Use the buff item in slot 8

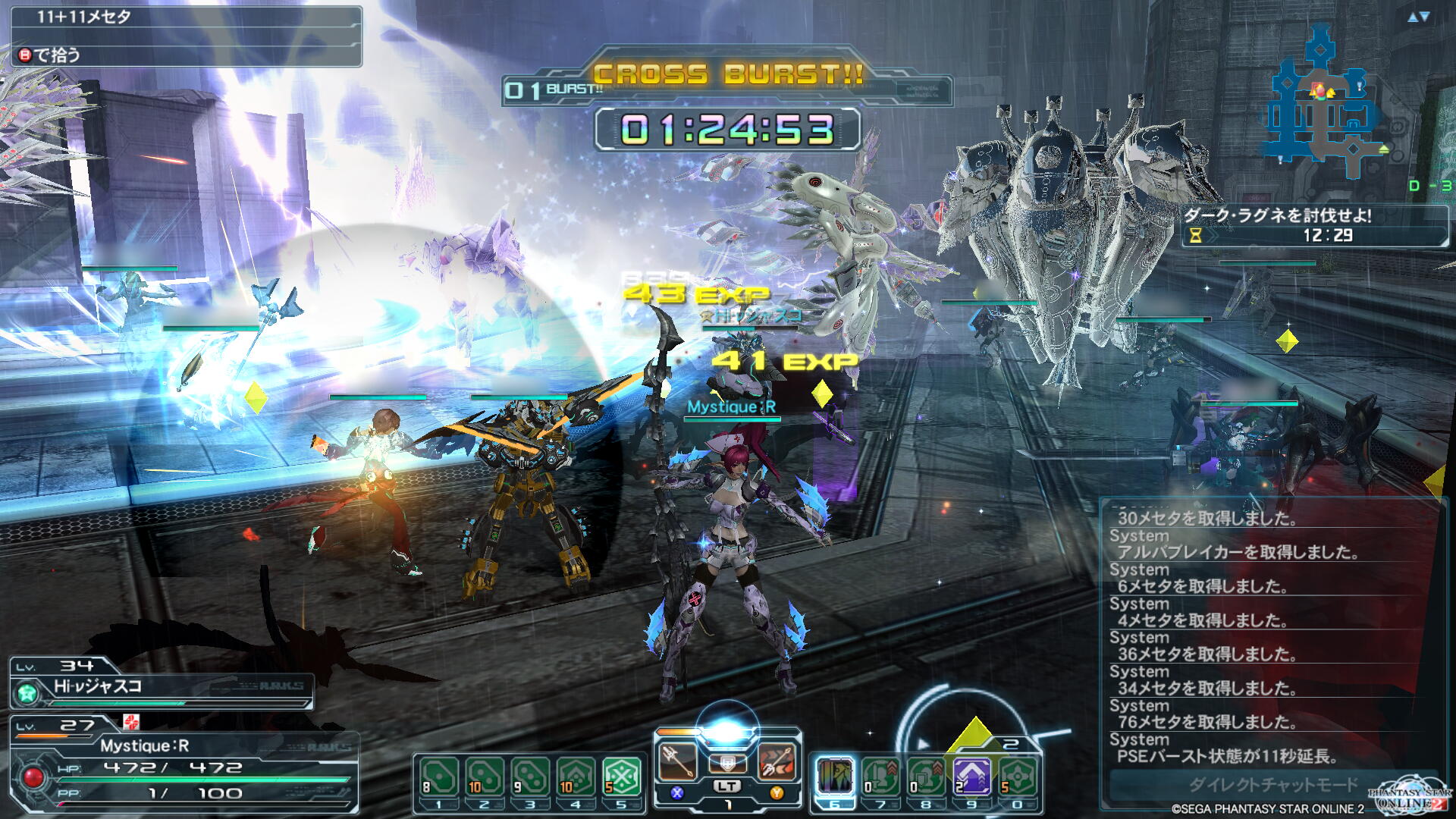926,778
